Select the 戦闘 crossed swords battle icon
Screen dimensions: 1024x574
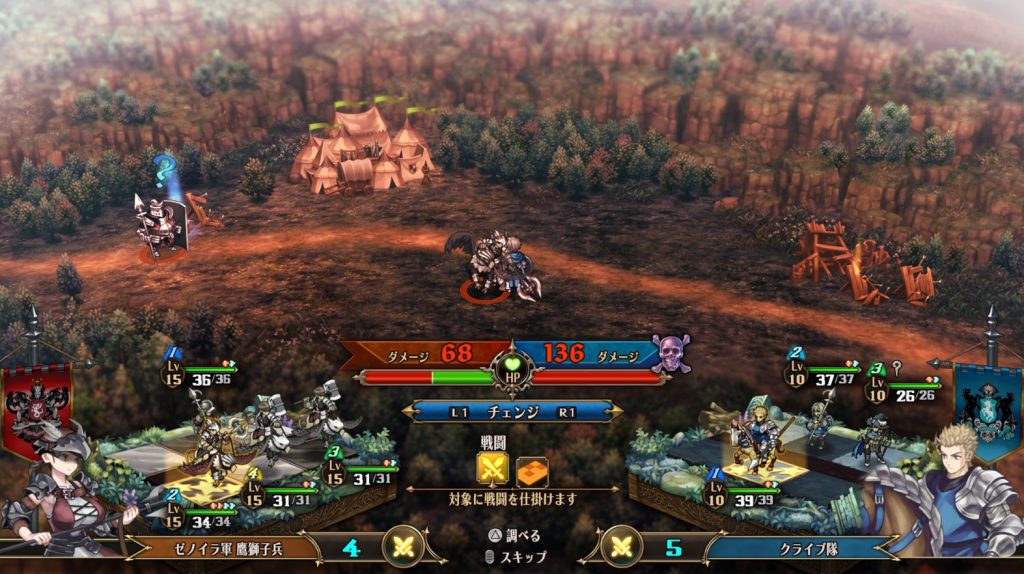point(492,467)
